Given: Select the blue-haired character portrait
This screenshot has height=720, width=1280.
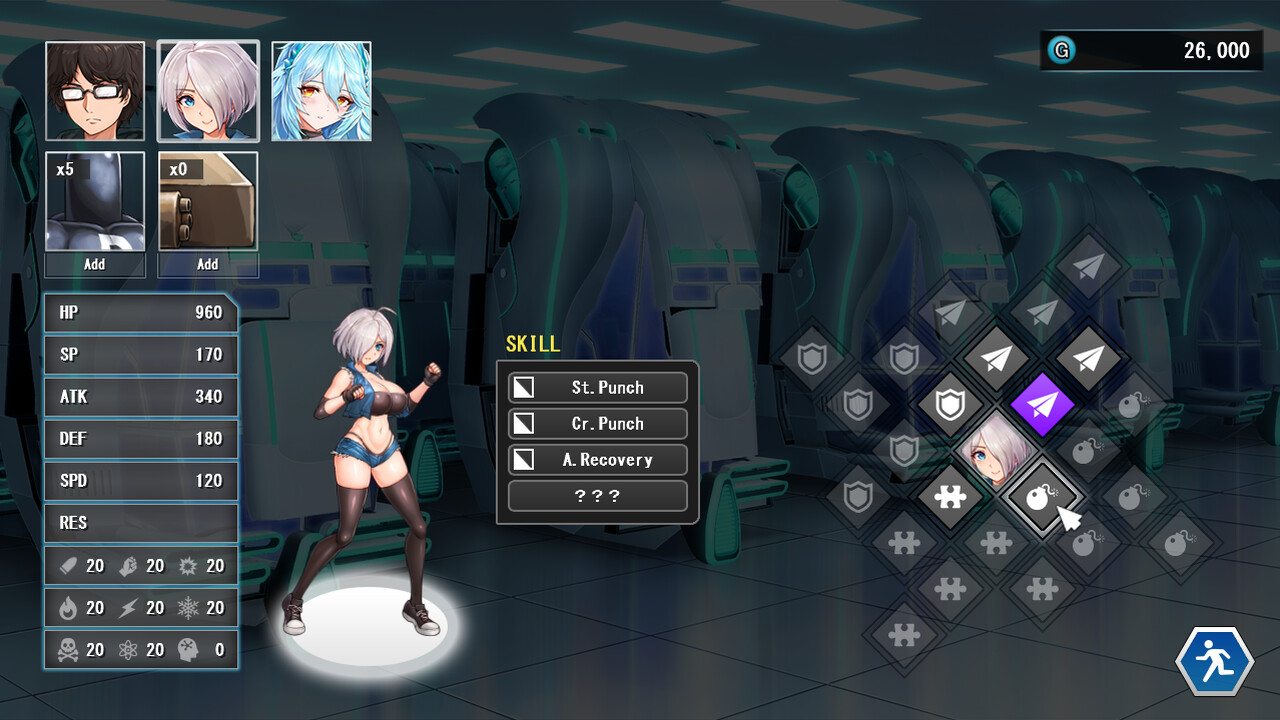Looking at the screenshot, I should (x=321, y=90).
